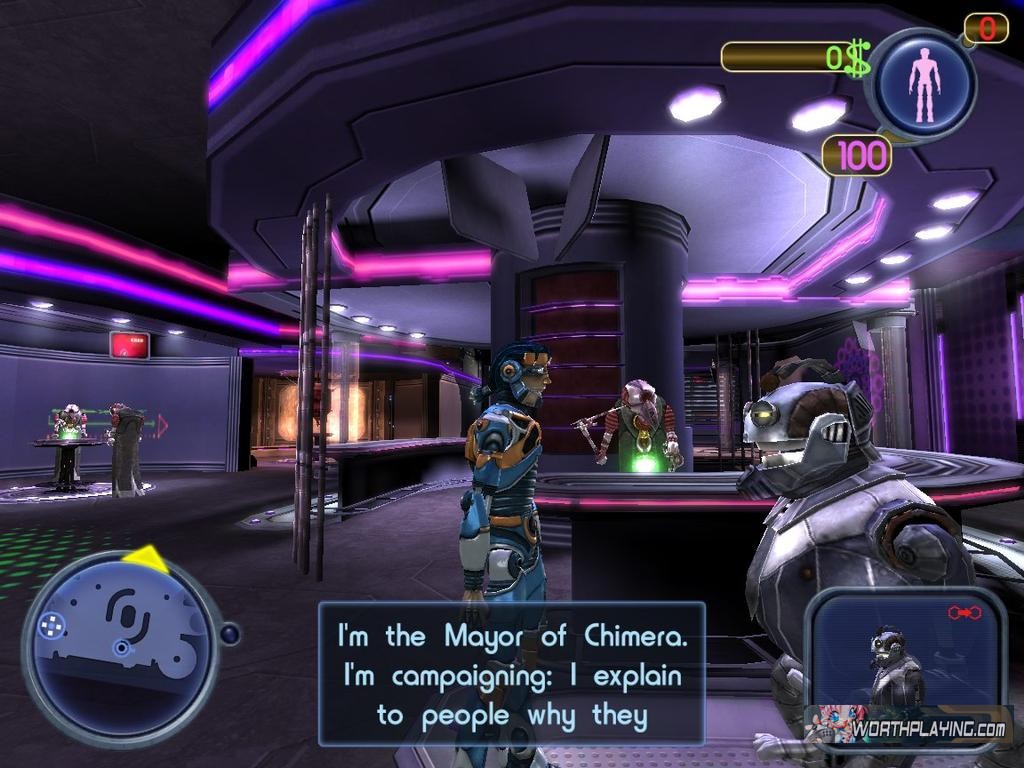Click the small round button beside the minimap

[x=230, y=634]
